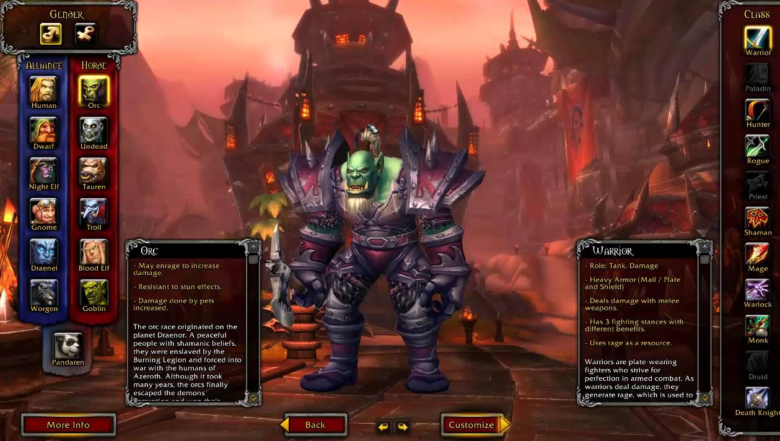Image resolution: width=780 pixels, height=441 pixels.
Task: Choose the Undead race portrait
Action: coord(94,130)
